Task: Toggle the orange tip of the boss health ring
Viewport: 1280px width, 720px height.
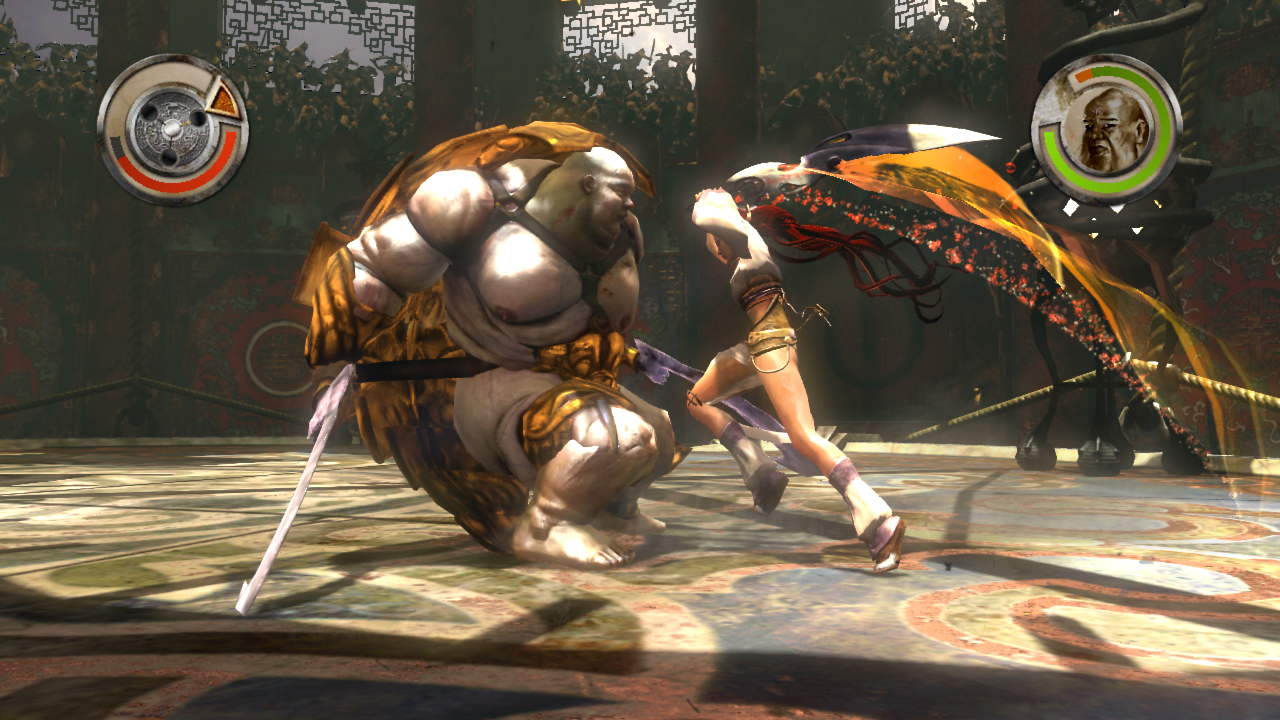Action: click(x=1082, y=75)
